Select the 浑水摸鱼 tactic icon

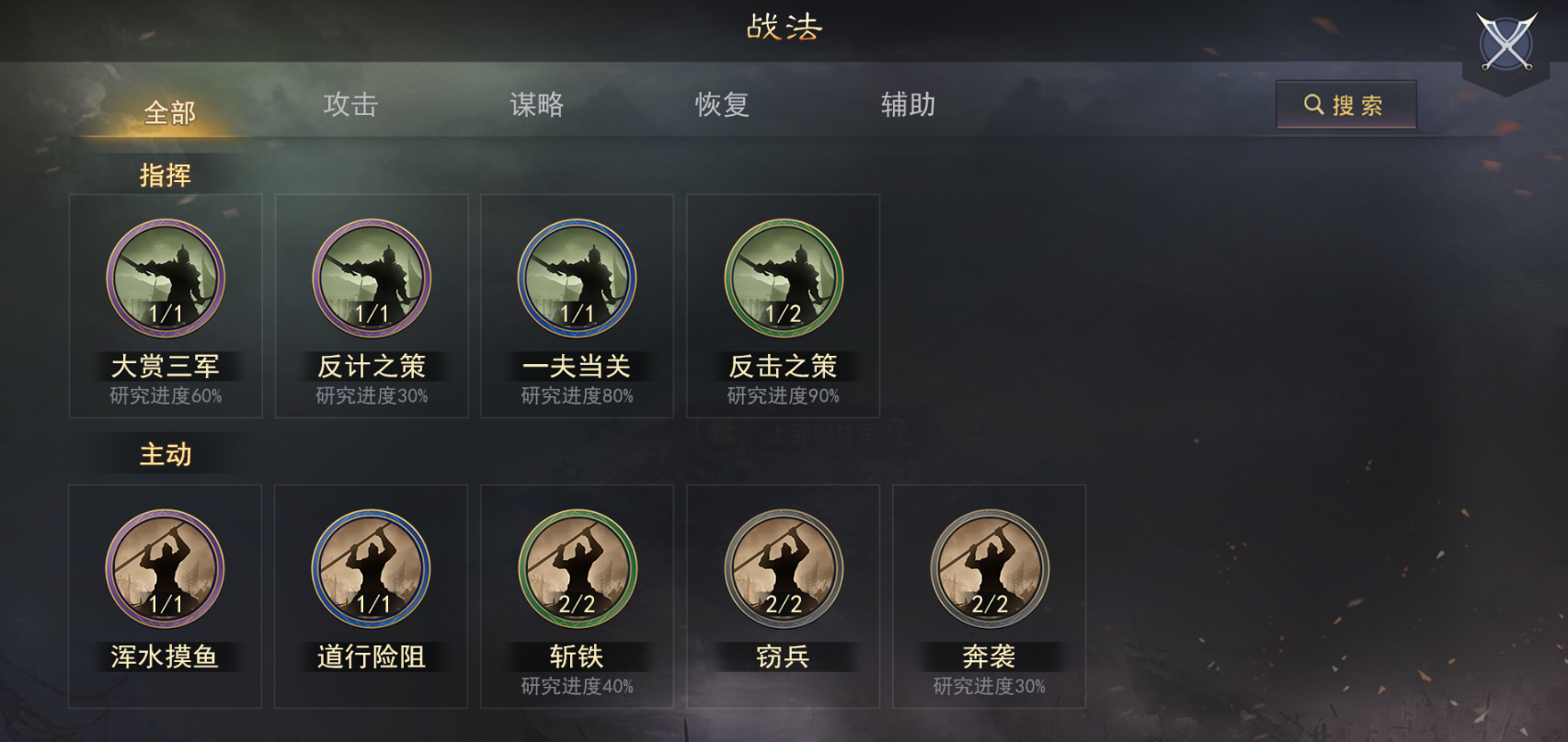(x=166, y=570)
